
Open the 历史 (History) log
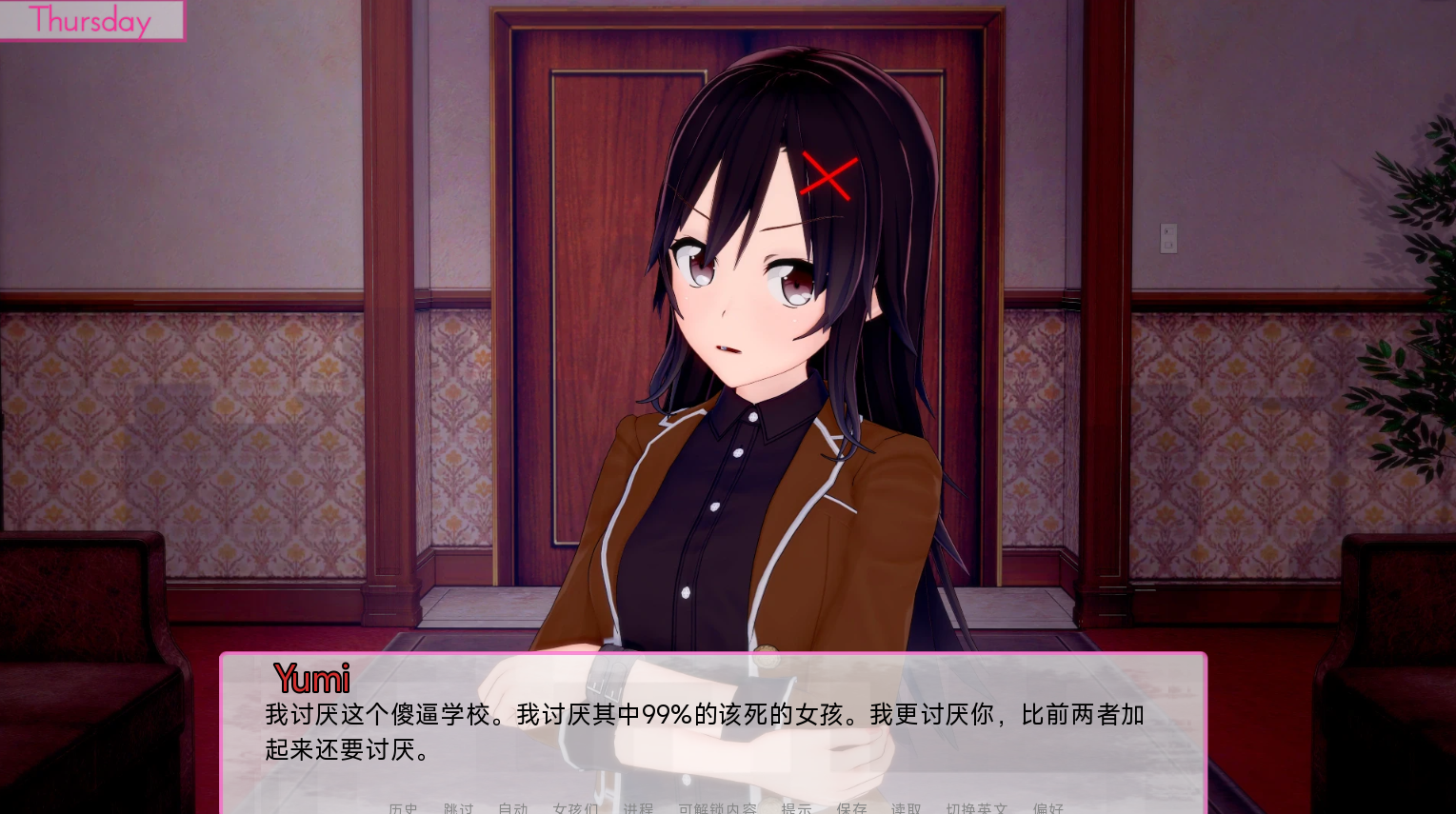point(402,809)
